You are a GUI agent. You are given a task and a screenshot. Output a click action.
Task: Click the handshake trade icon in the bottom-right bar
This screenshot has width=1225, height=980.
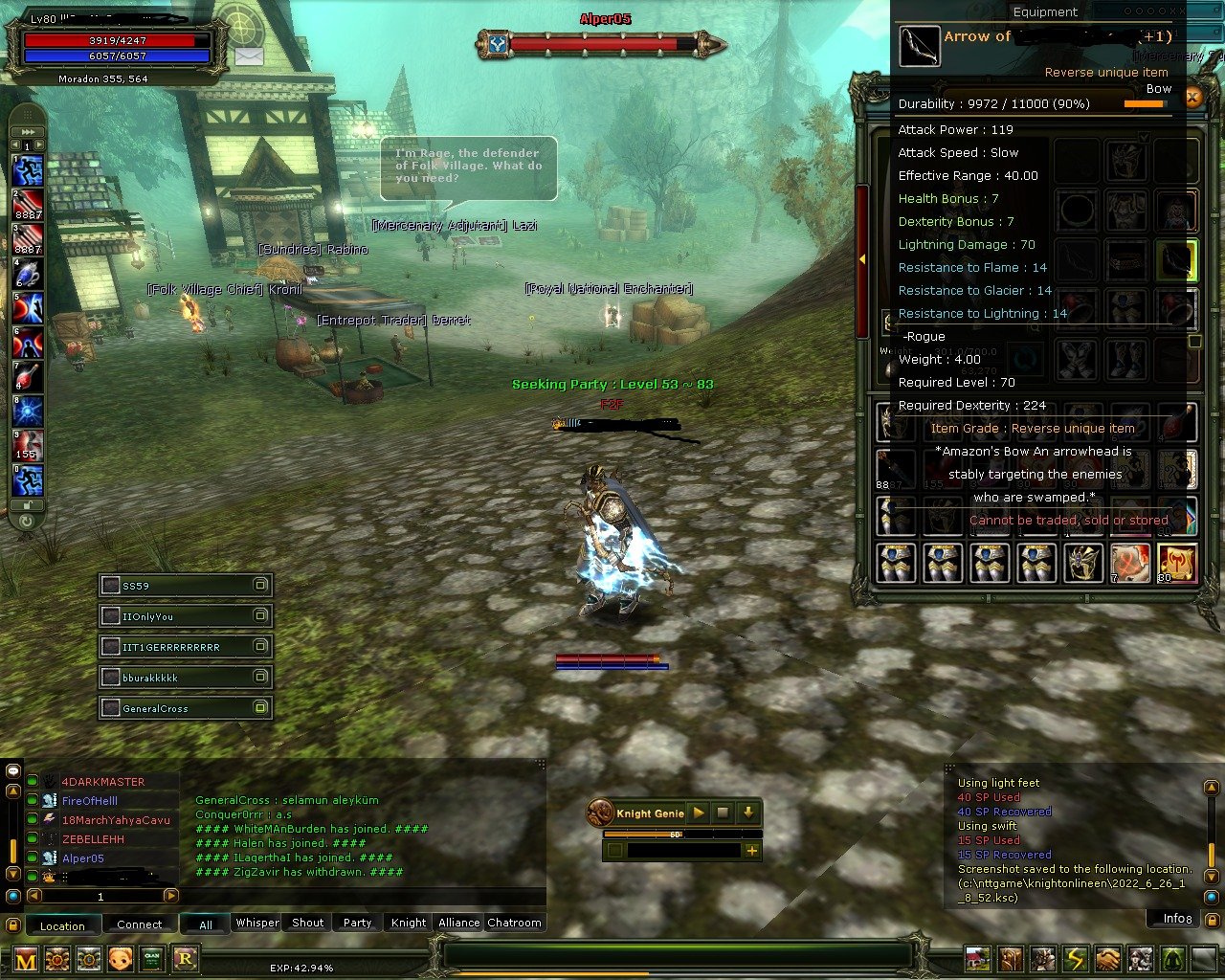click(1106, 958)
